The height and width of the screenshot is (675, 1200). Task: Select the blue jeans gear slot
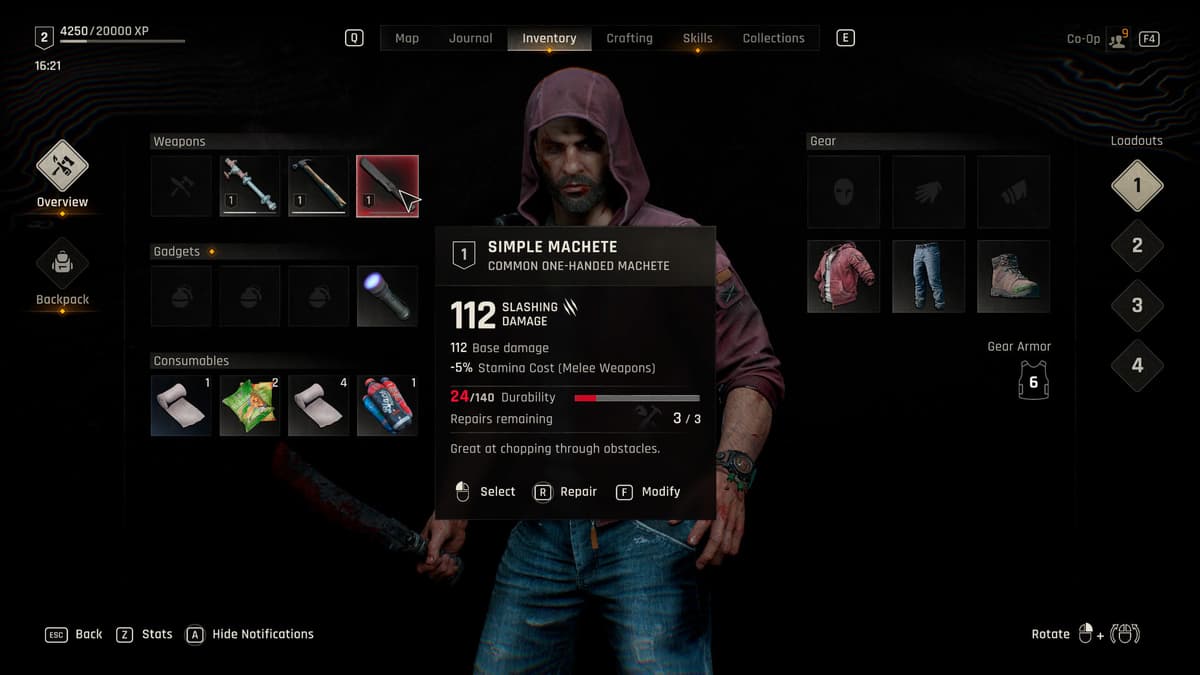click(928, 276)
